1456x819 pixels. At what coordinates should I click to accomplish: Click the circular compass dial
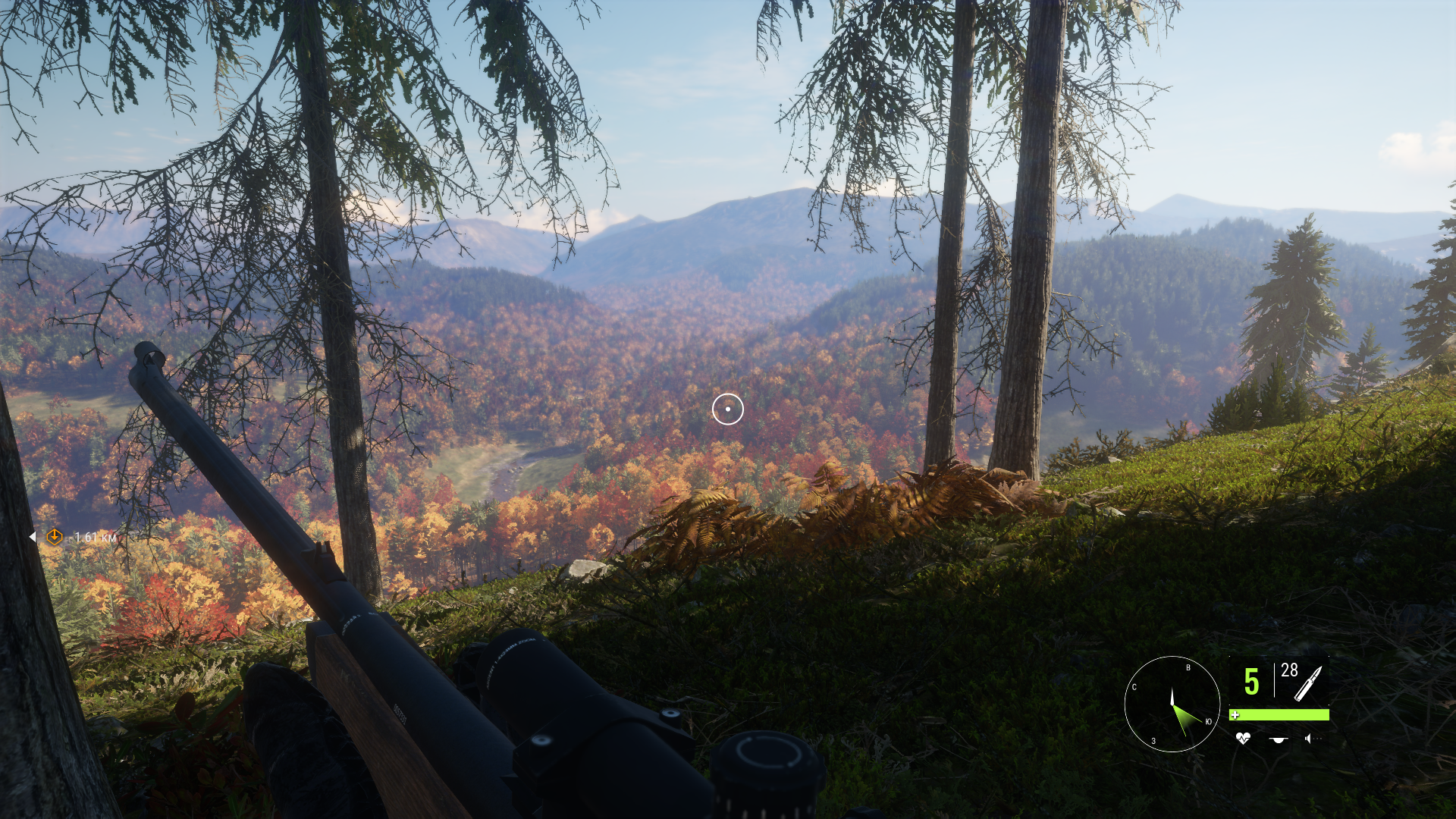(1172, 704)
